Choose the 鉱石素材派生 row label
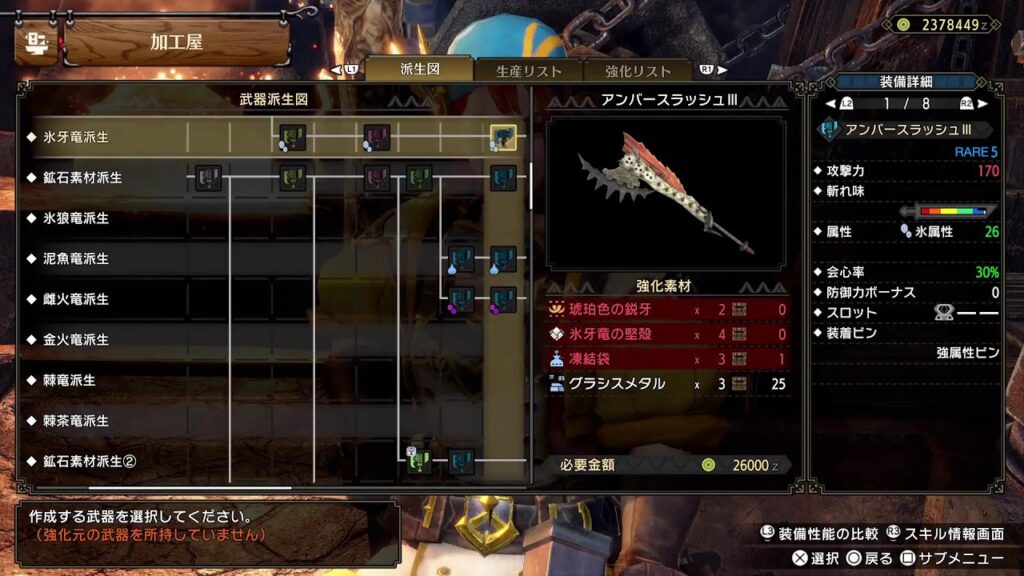This screenshot has height=576, width=1024. (82, 178)
